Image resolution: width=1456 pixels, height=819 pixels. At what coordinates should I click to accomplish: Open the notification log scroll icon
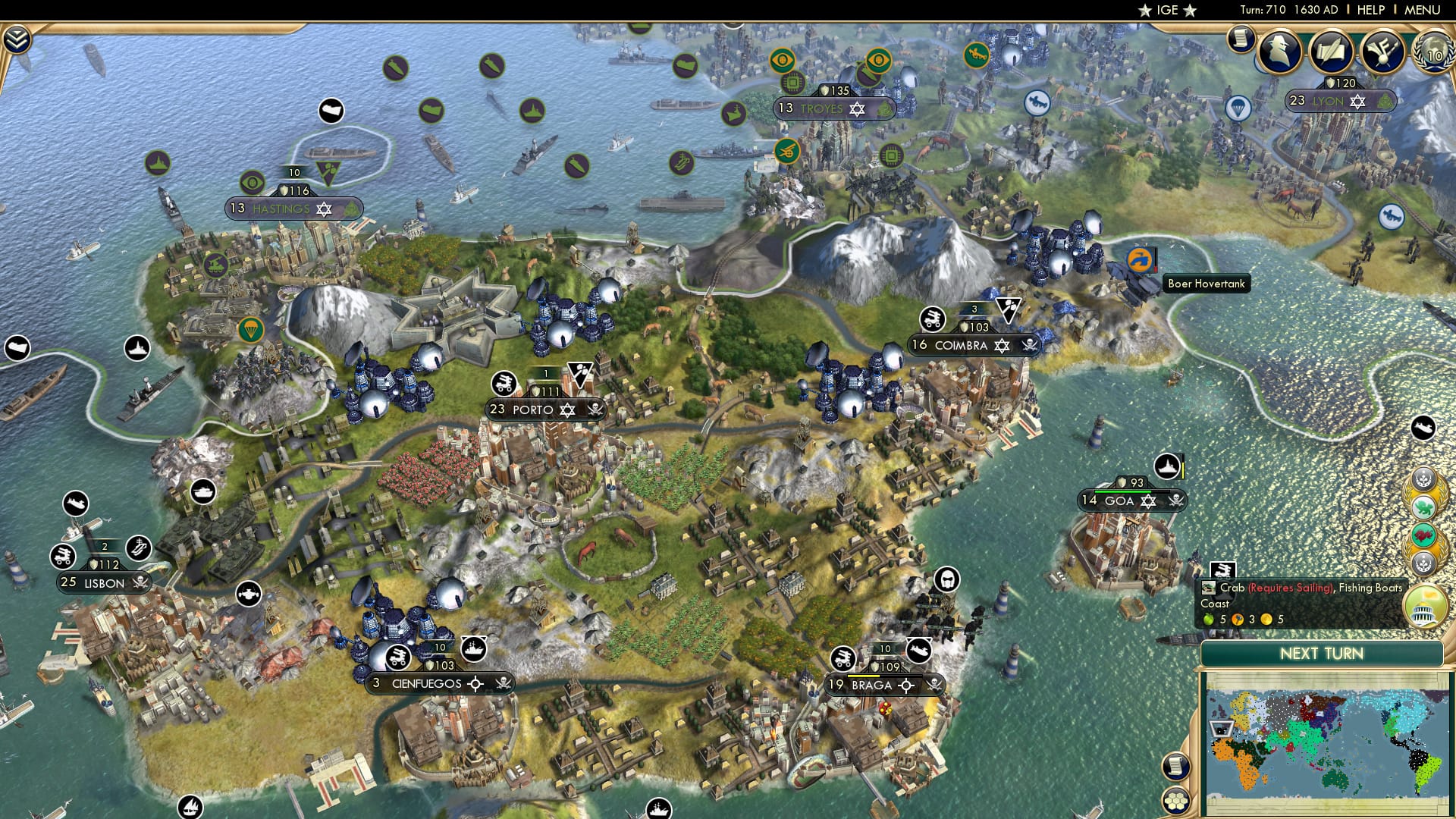click(1241, 38)
